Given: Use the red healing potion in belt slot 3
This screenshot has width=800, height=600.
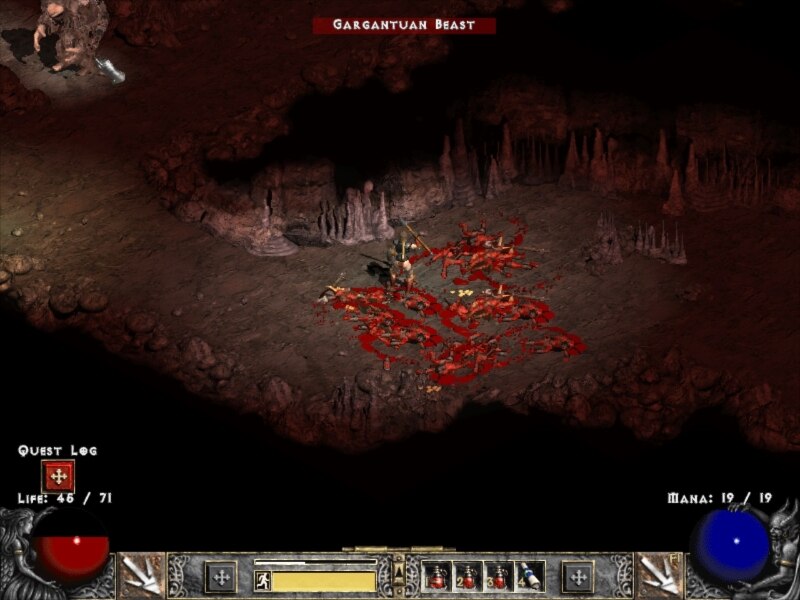Looking at the screenshot, I should click(x=498, y=577).
